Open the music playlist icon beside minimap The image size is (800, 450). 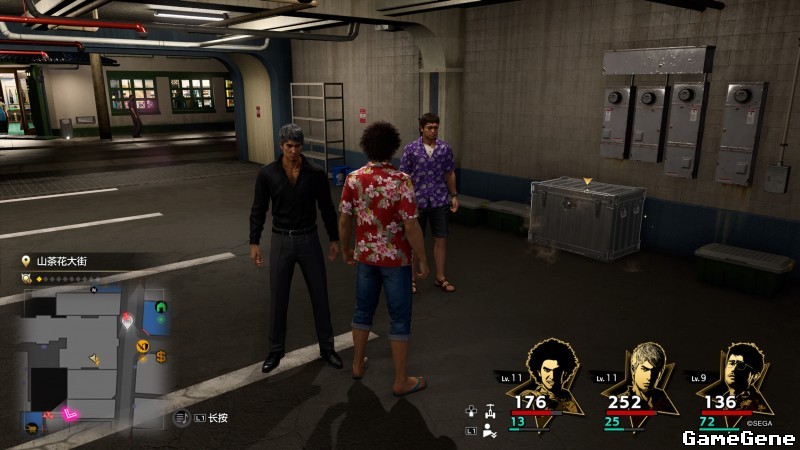182,417
